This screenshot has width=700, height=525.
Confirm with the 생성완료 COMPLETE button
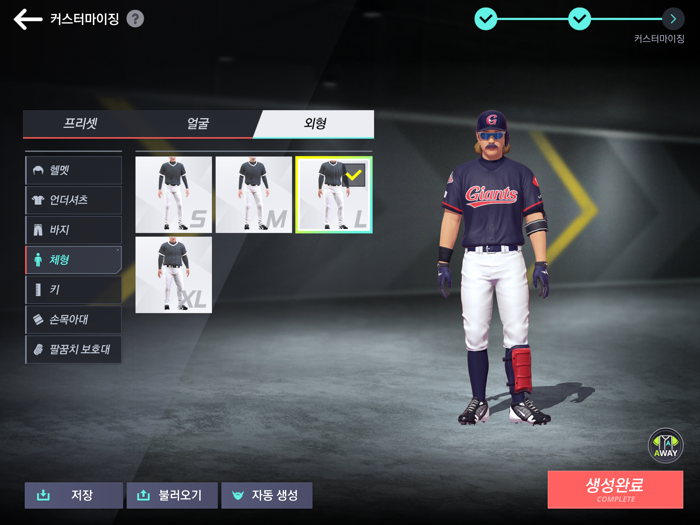pyautogui.click(x=615, y=489)
